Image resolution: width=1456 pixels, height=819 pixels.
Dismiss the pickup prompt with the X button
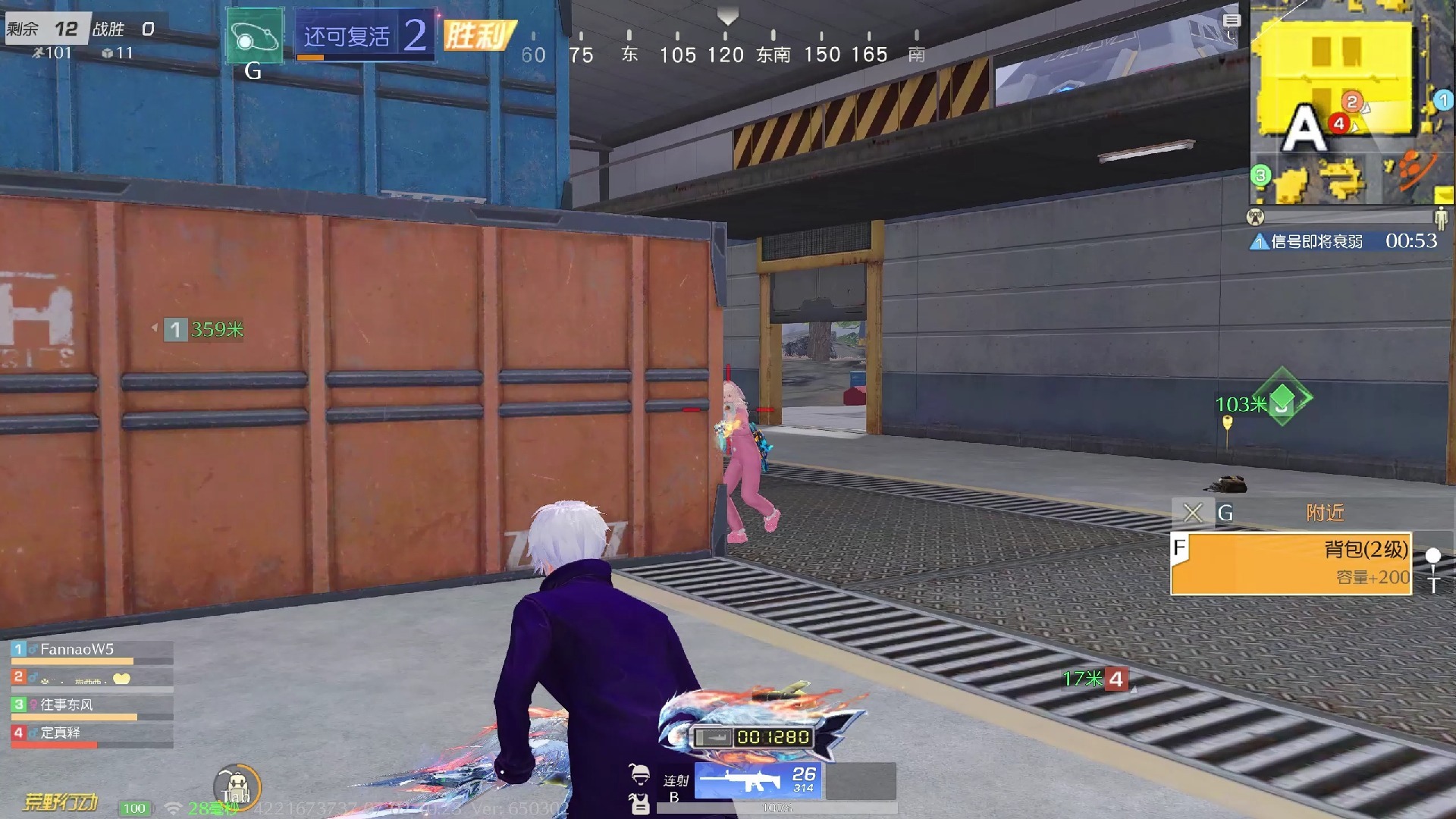1192,513
